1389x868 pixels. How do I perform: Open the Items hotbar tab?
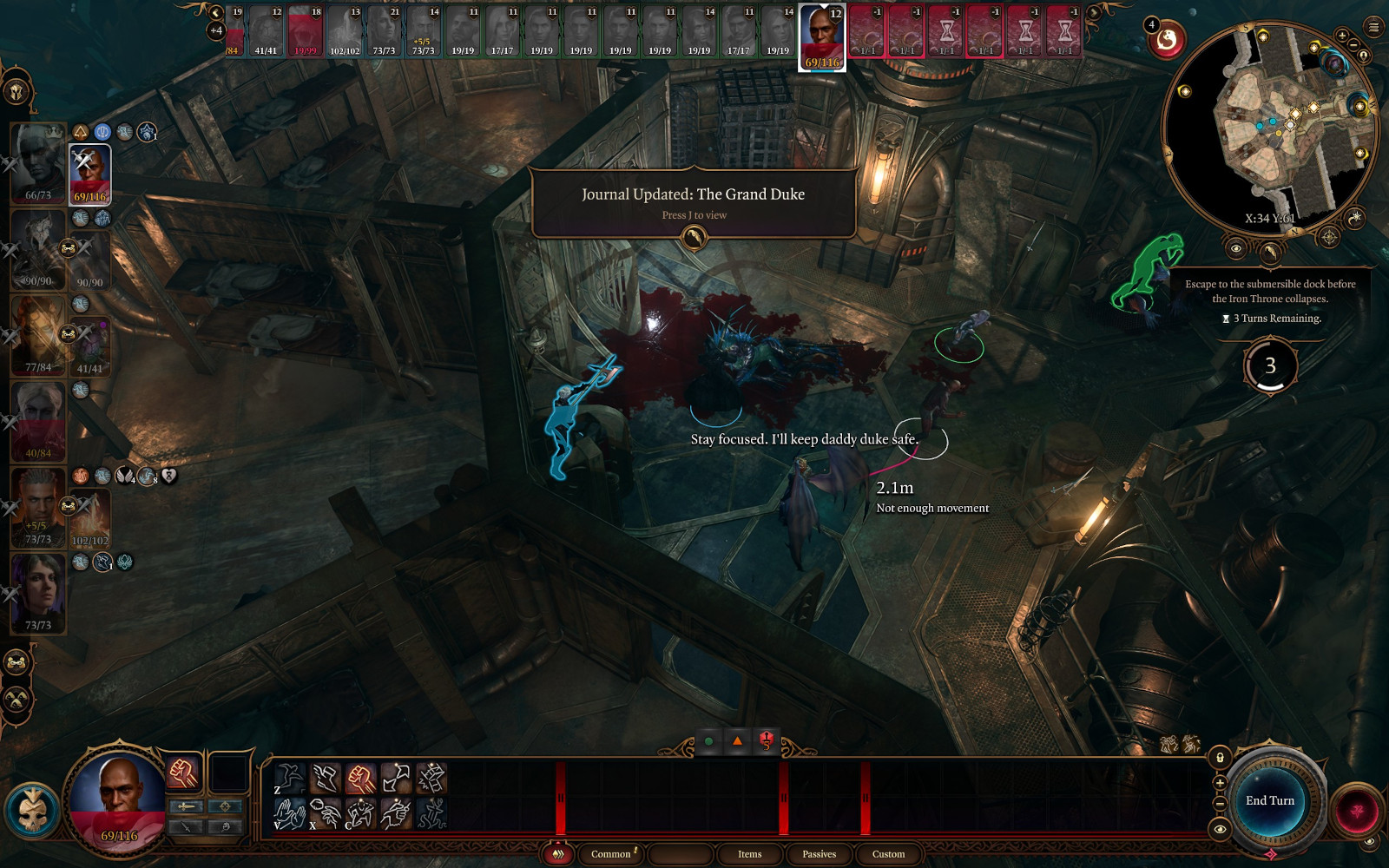click(x=749, y=854)
